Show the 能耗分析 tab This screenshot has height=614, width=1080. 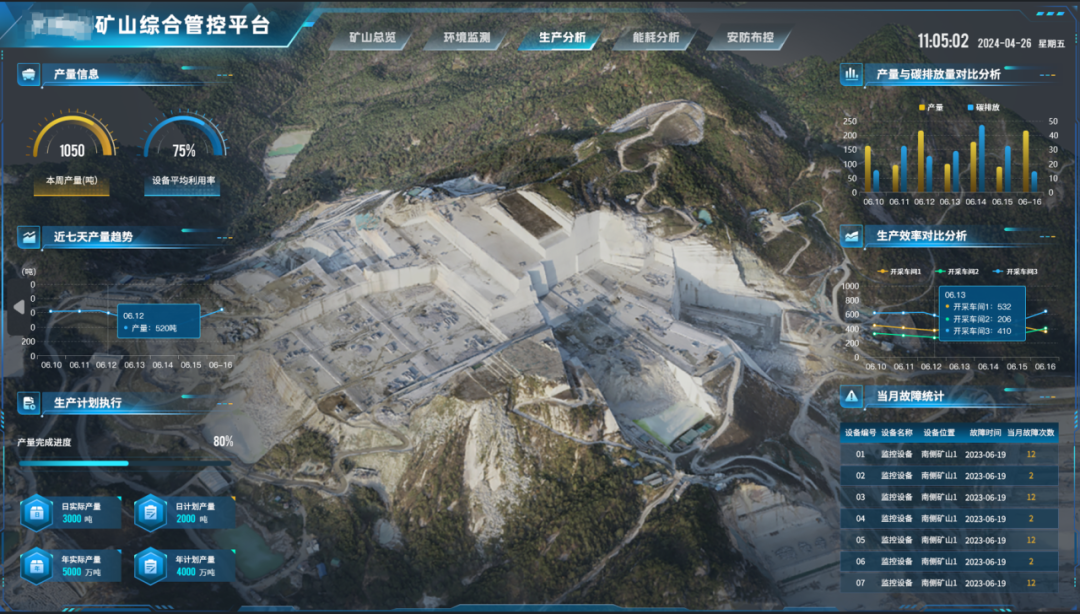[656, 39]
